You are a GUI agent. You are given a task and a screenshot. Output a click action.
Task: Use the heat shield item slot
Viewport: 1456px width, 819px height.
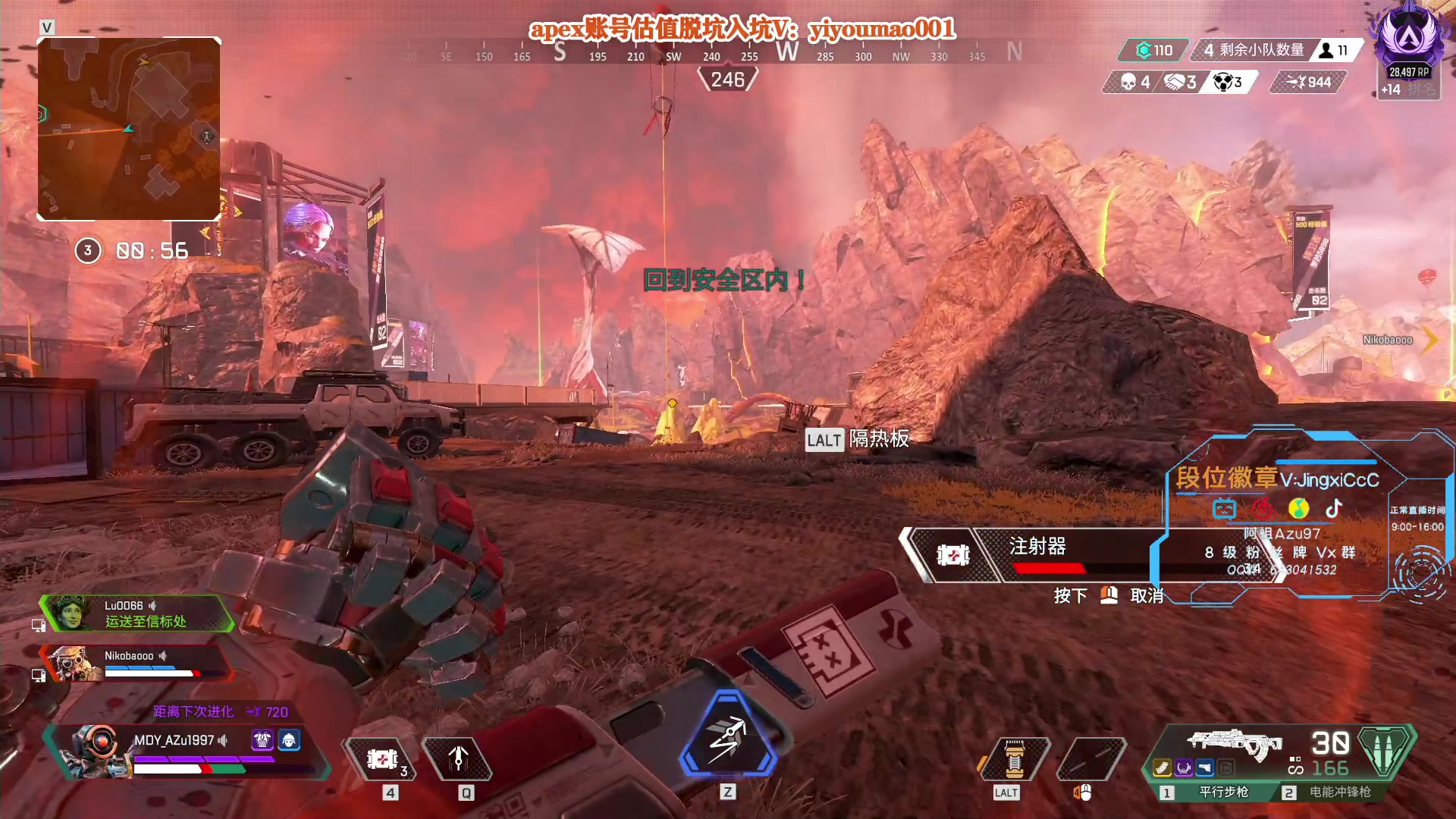(x=1014, y=759)
